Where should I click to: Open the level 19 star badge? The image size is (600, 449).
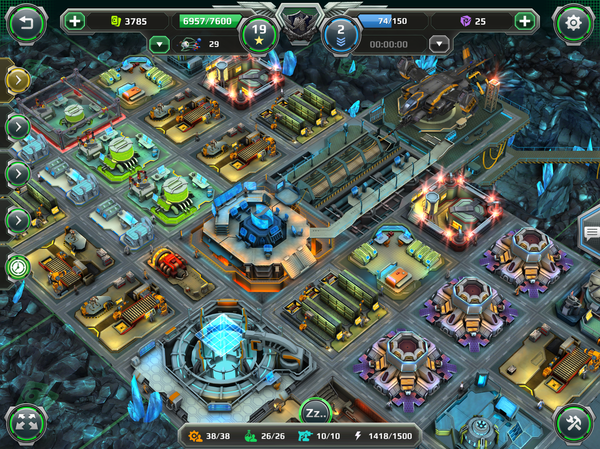pyautogui.click(x=259, y=32)
